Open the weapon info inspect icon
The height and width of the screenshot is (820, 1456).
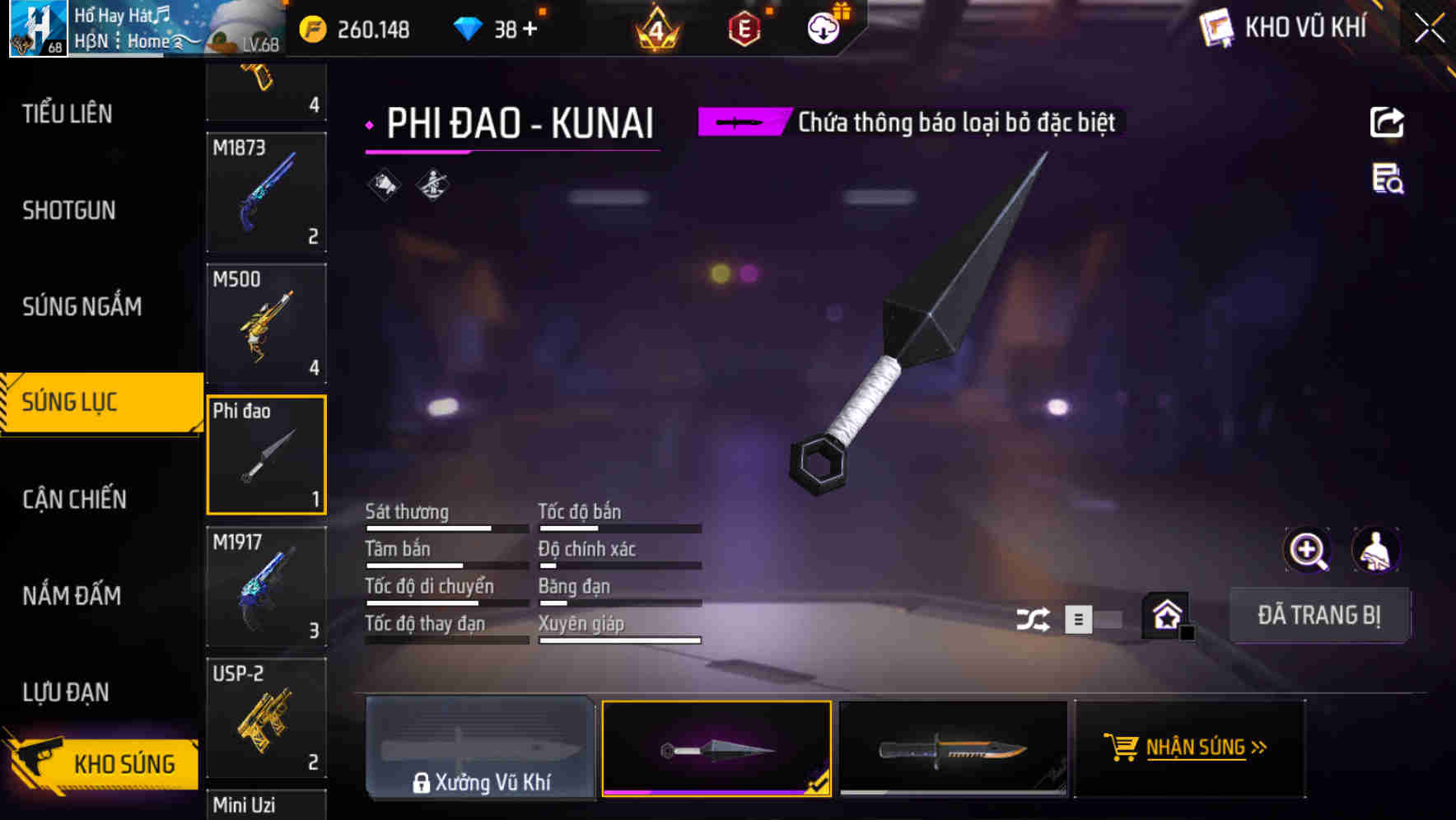pyautogui.click(x=1387, y=183)
